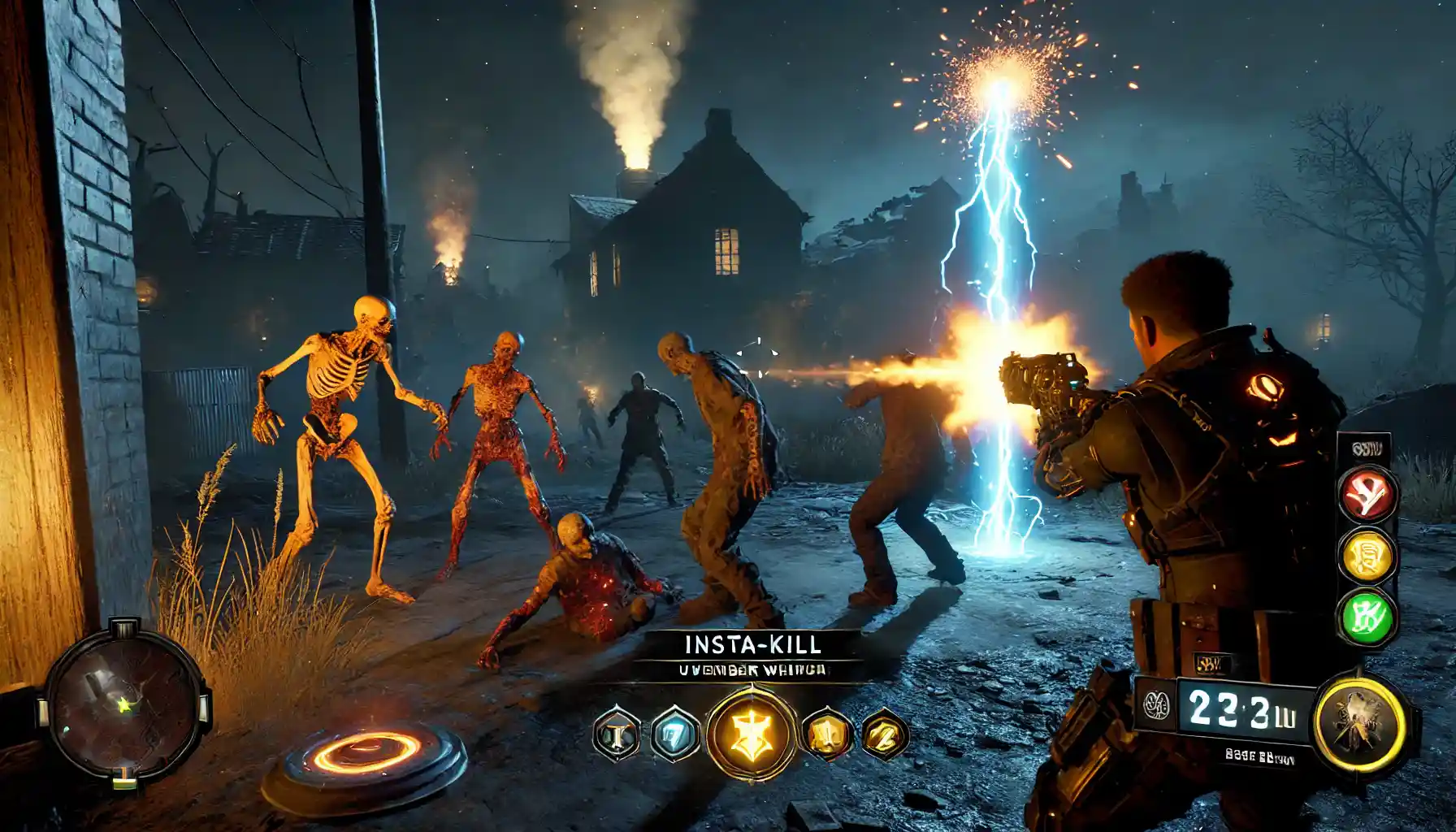The image size is (1456, 832).
Task: Pick the orange hexagon icon beside the central emblem
Action: (x=826, y=735)
